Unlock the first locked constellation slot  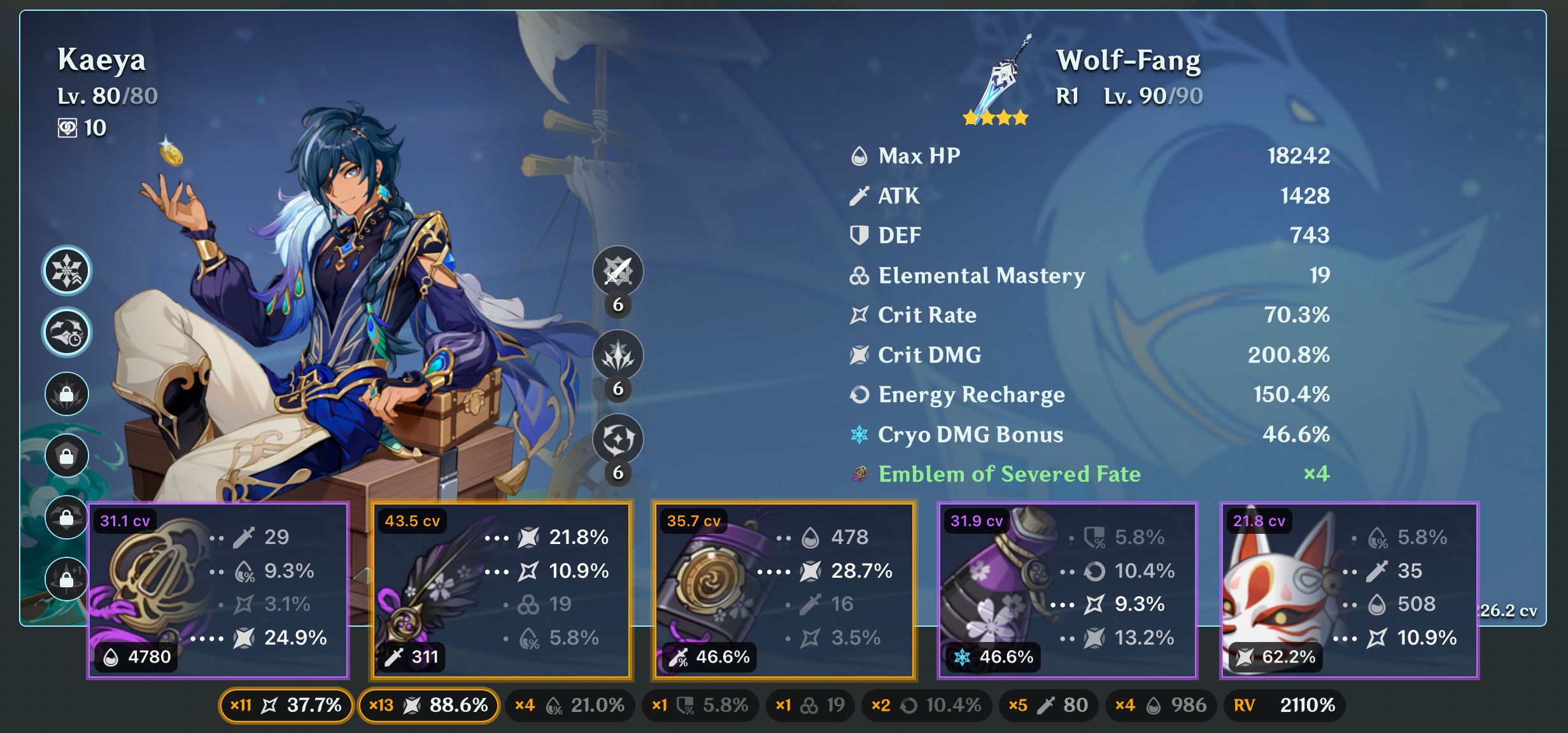[x=66, y=394]
